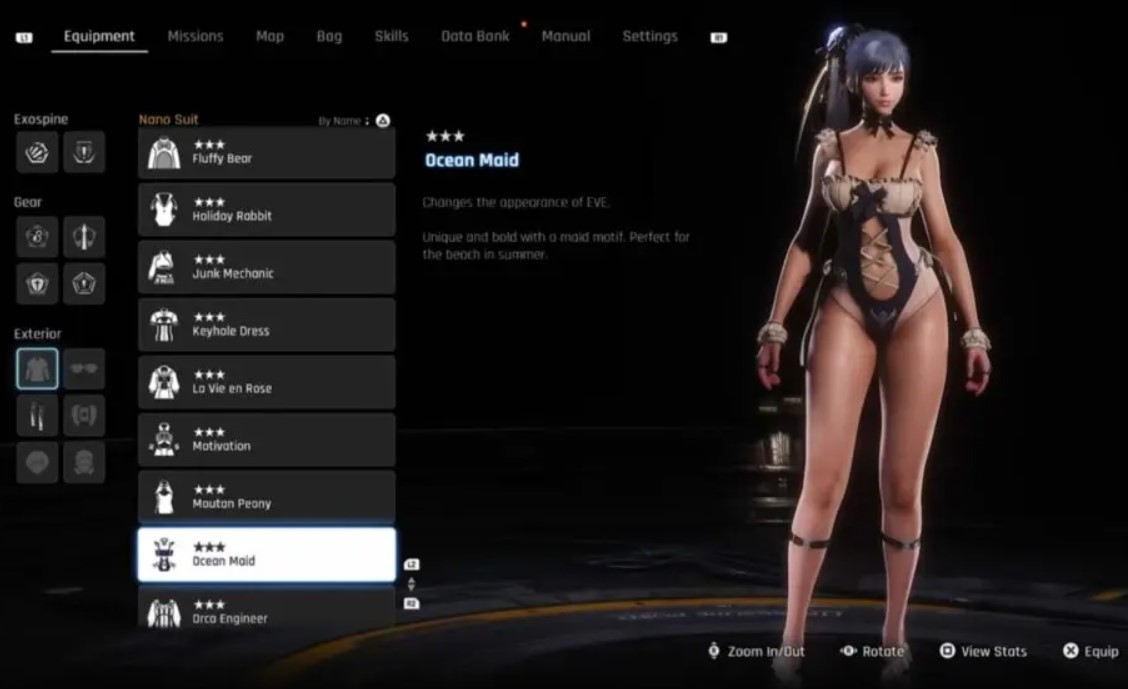Select the Moutan Peony nano suit
The width and height of the screenshot is (1128, 689).
coord(266,498)
